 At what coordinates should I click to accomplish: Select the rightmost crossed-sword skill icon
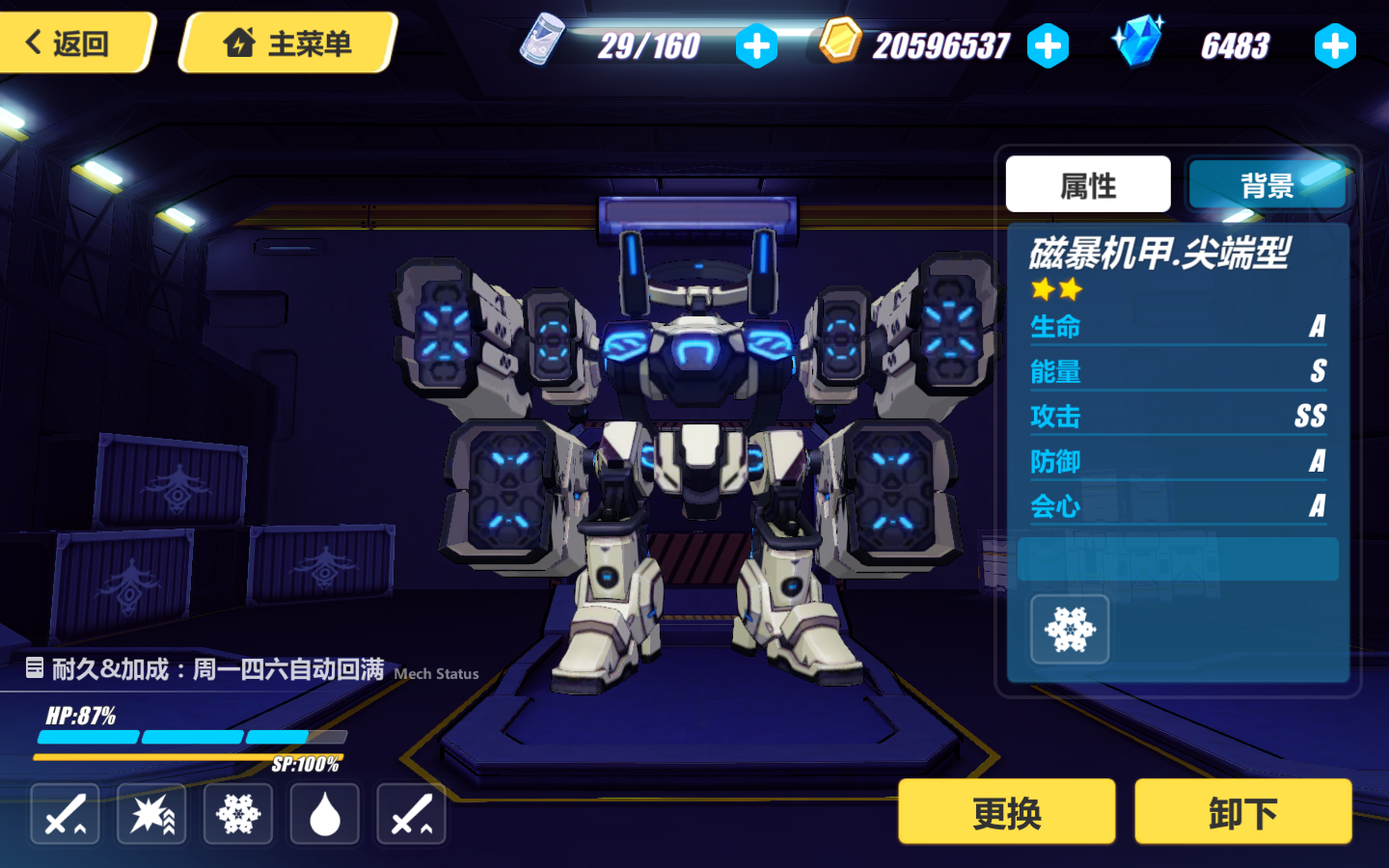411,813
